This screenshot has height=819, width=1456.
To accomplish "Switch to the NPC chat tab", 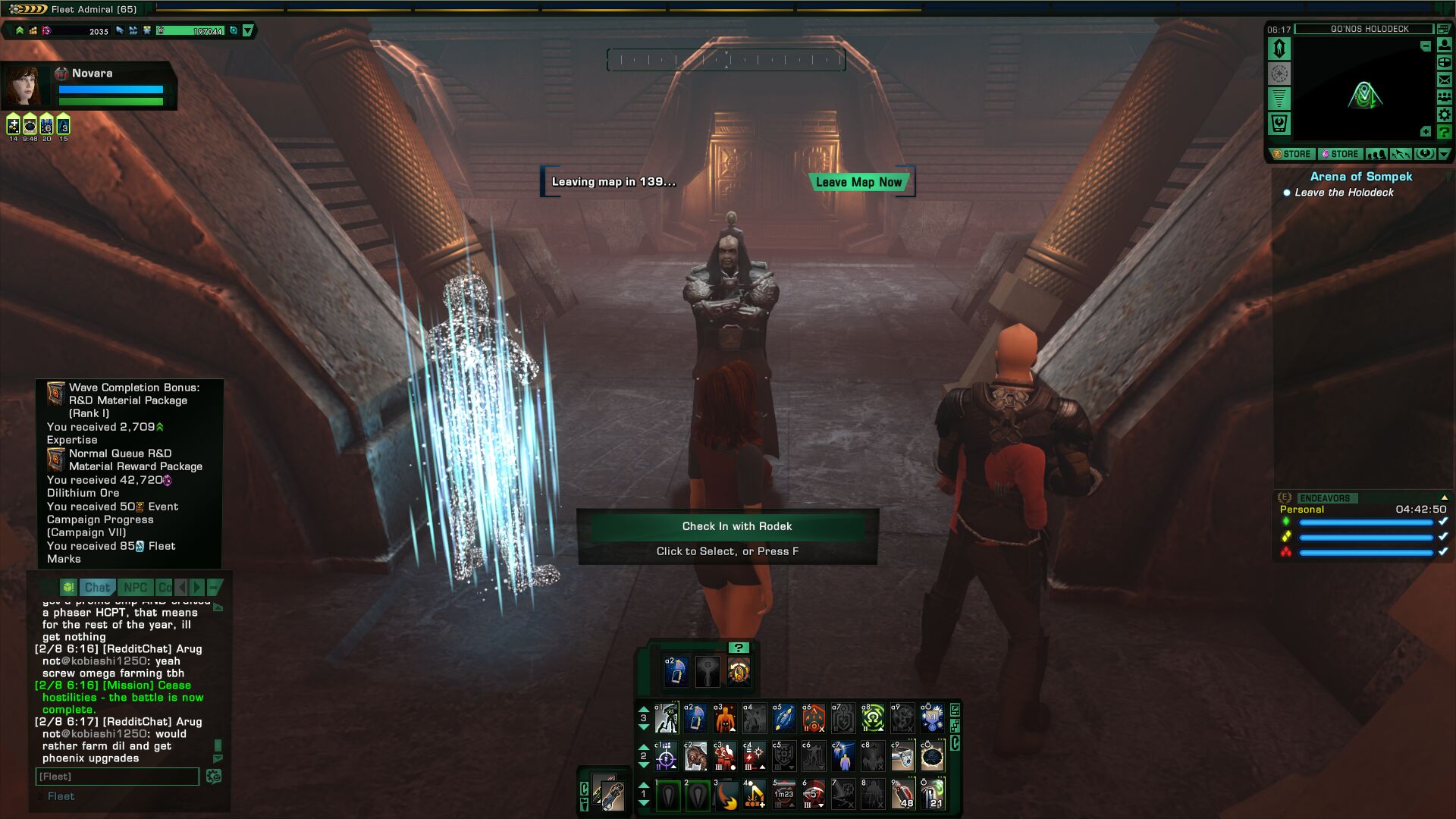I will (x=135, y=588).
